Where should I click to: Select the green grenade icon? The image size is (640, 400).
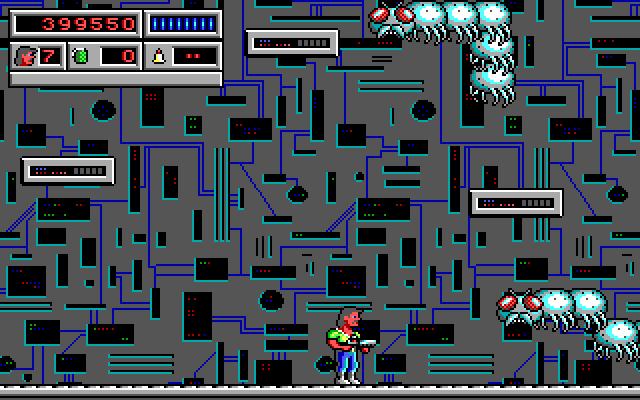[x=81, y=55]
